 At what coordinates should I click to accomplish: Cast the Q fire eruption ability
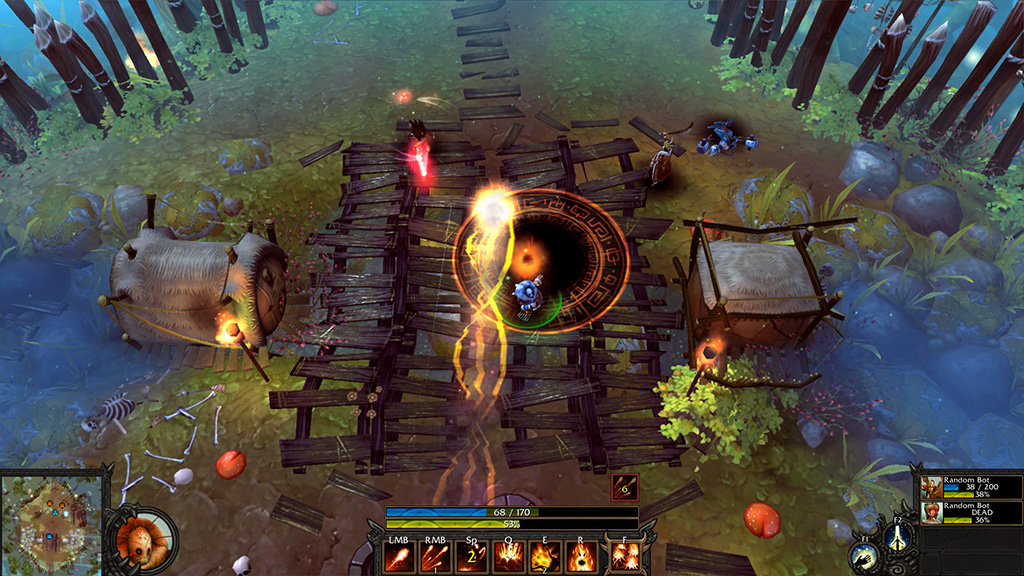click(x=507, y=556)
